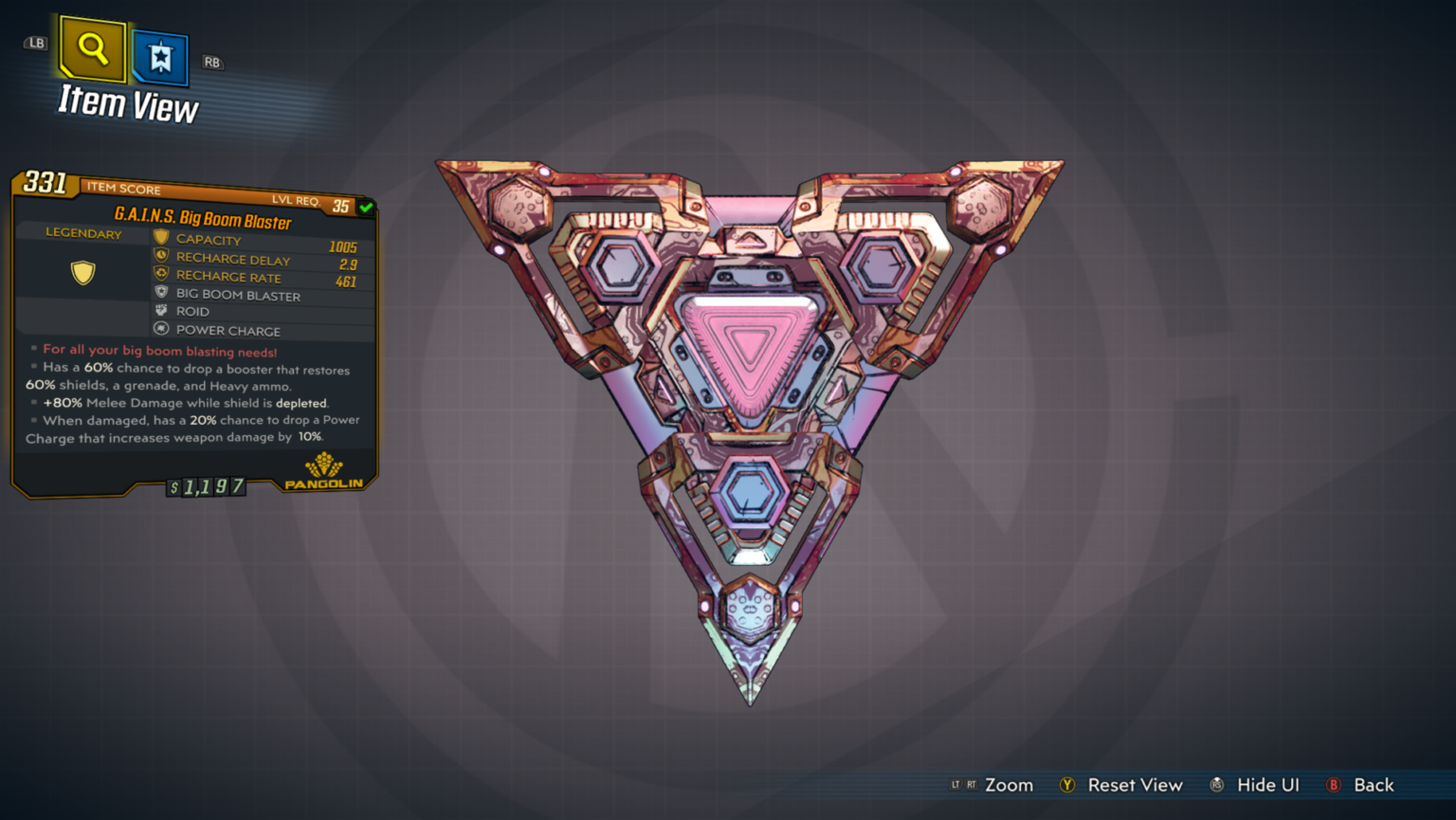The width and height of the screenshot is (1456, 820).
Task: Click the Capacity shield stat icon
Action: (161, 238)
